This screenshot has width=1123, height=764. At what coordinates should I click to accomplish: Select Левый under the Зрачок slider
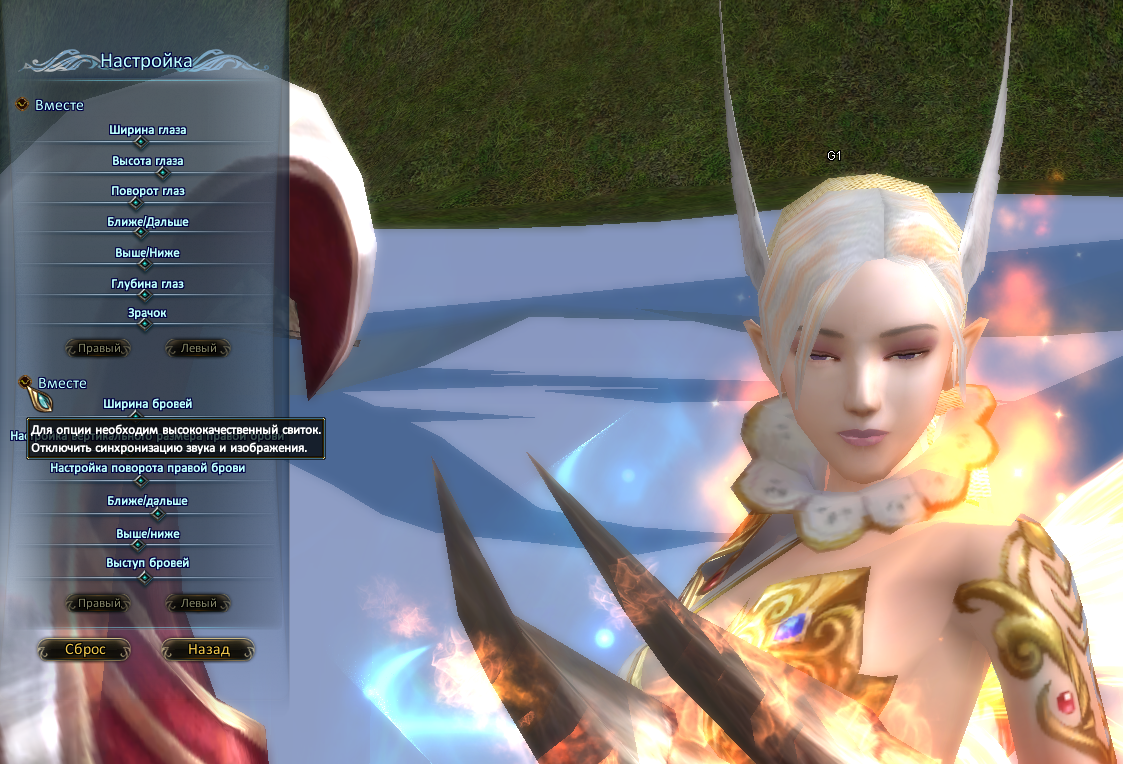[198, 349]
